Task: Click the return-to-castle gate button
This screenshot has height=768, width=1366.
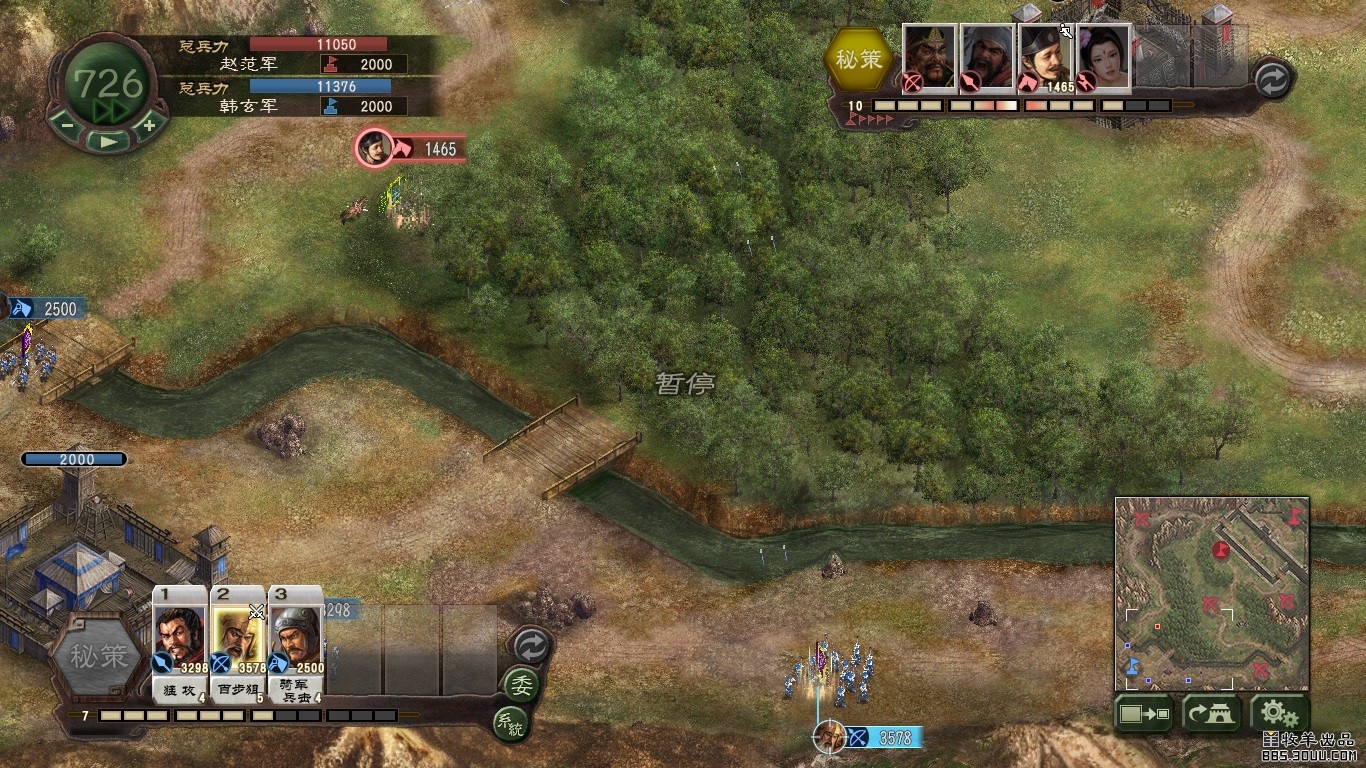Action: 1211,714
